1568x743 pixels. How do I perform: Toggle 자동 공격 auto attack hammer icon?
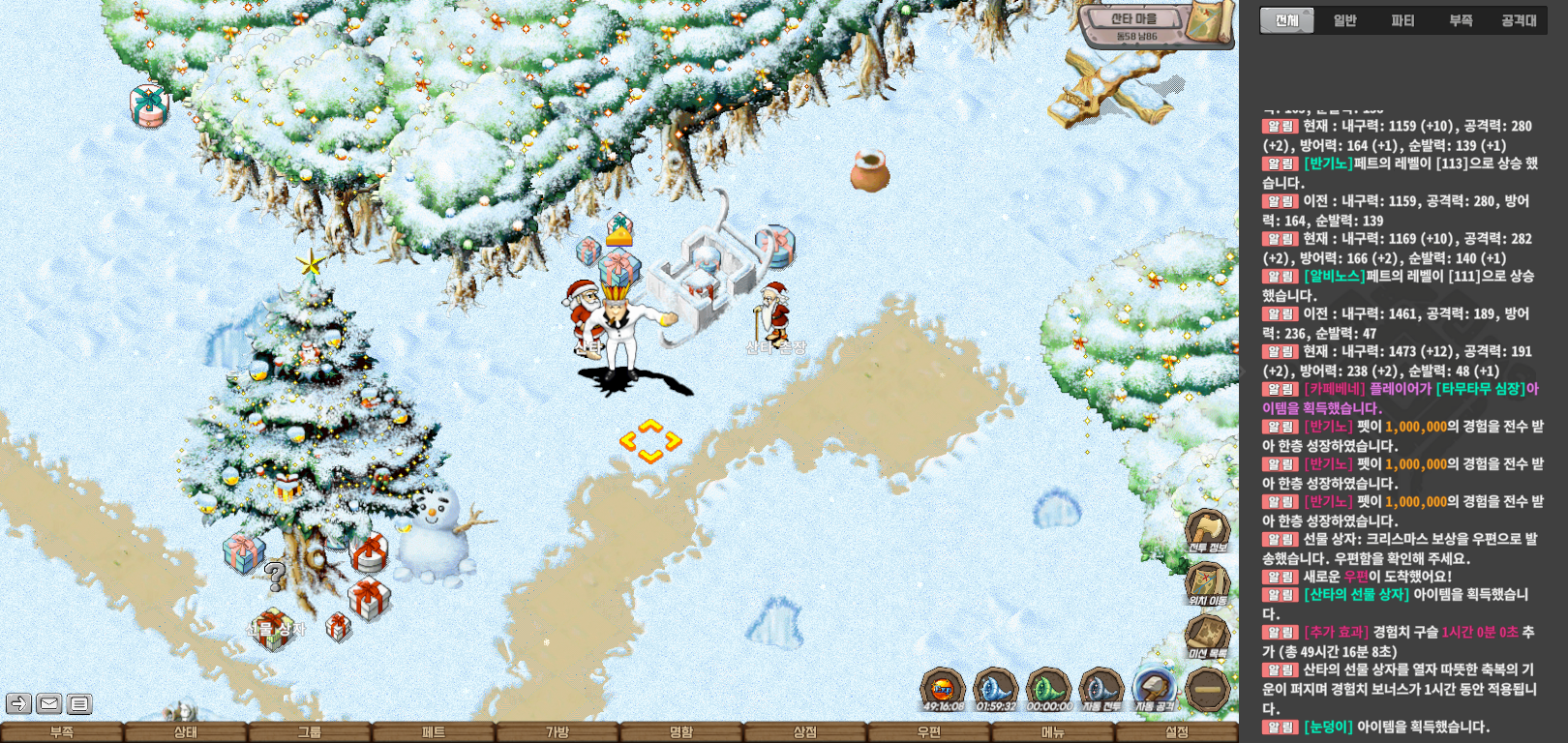(1154, 689)
